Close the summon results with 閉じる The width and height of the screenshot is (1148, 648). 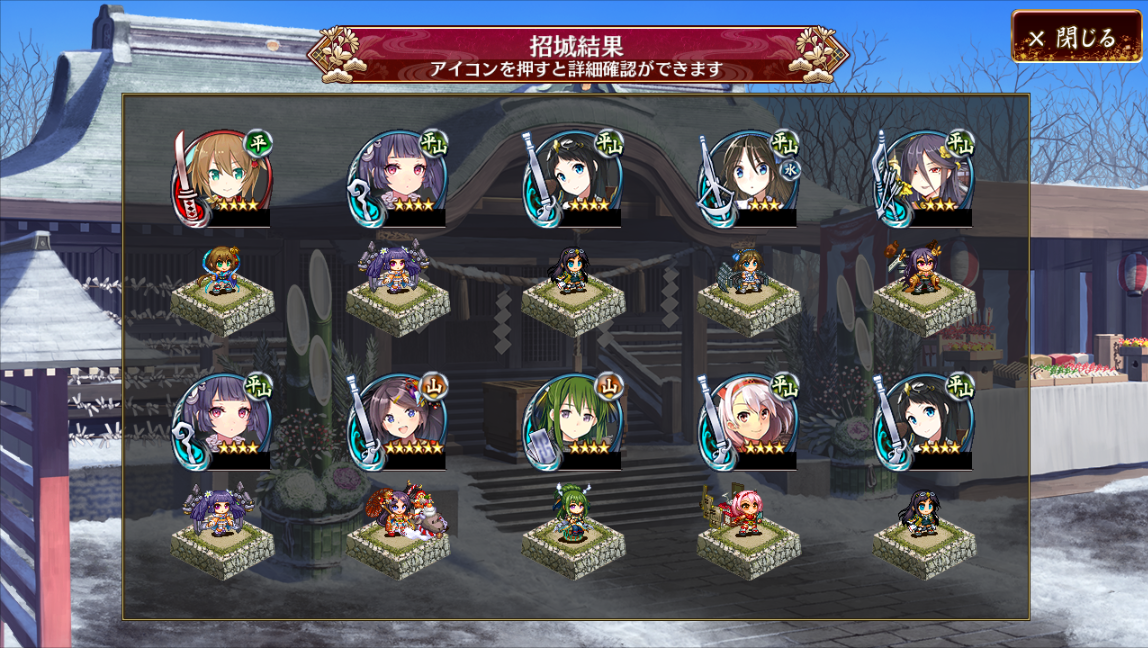tap(1075, 38)
